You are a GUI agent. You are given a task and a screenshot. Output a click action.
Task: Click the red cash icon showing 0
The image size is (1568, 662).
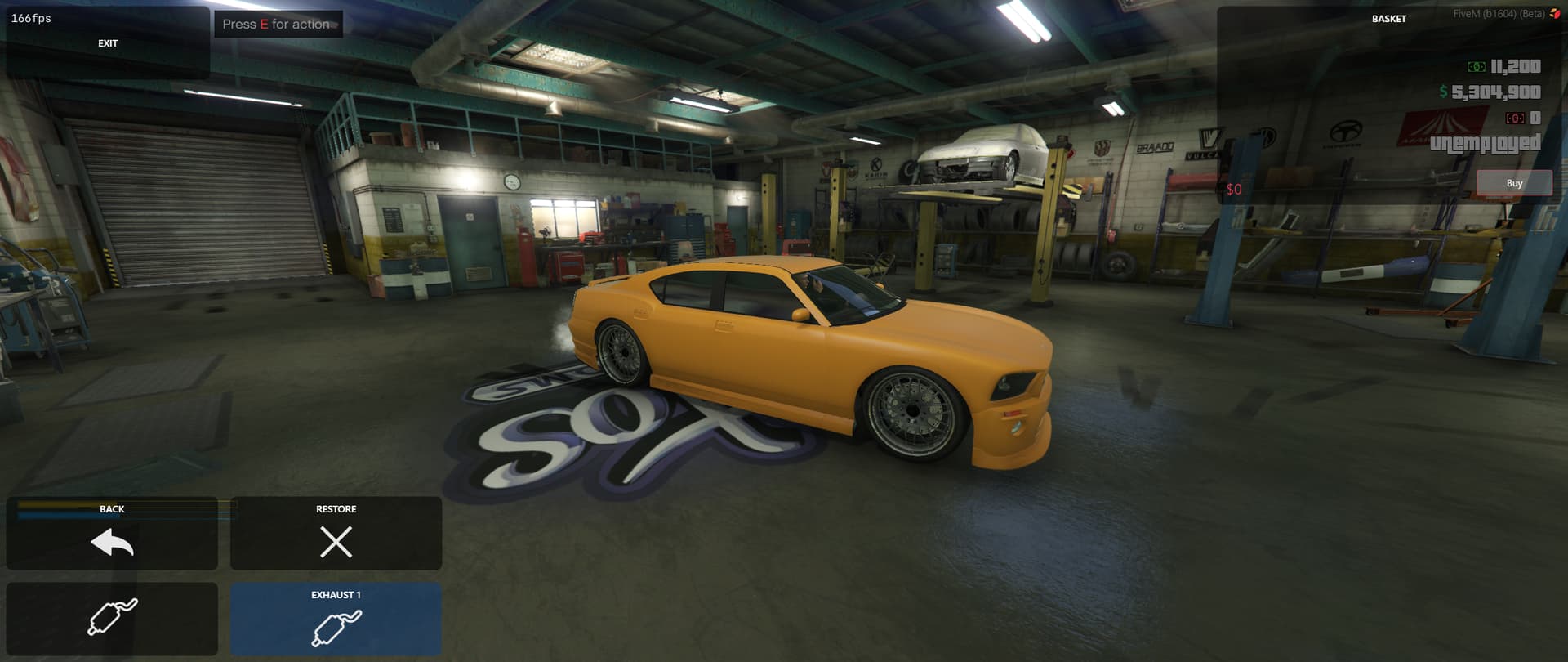(1517, 119)
